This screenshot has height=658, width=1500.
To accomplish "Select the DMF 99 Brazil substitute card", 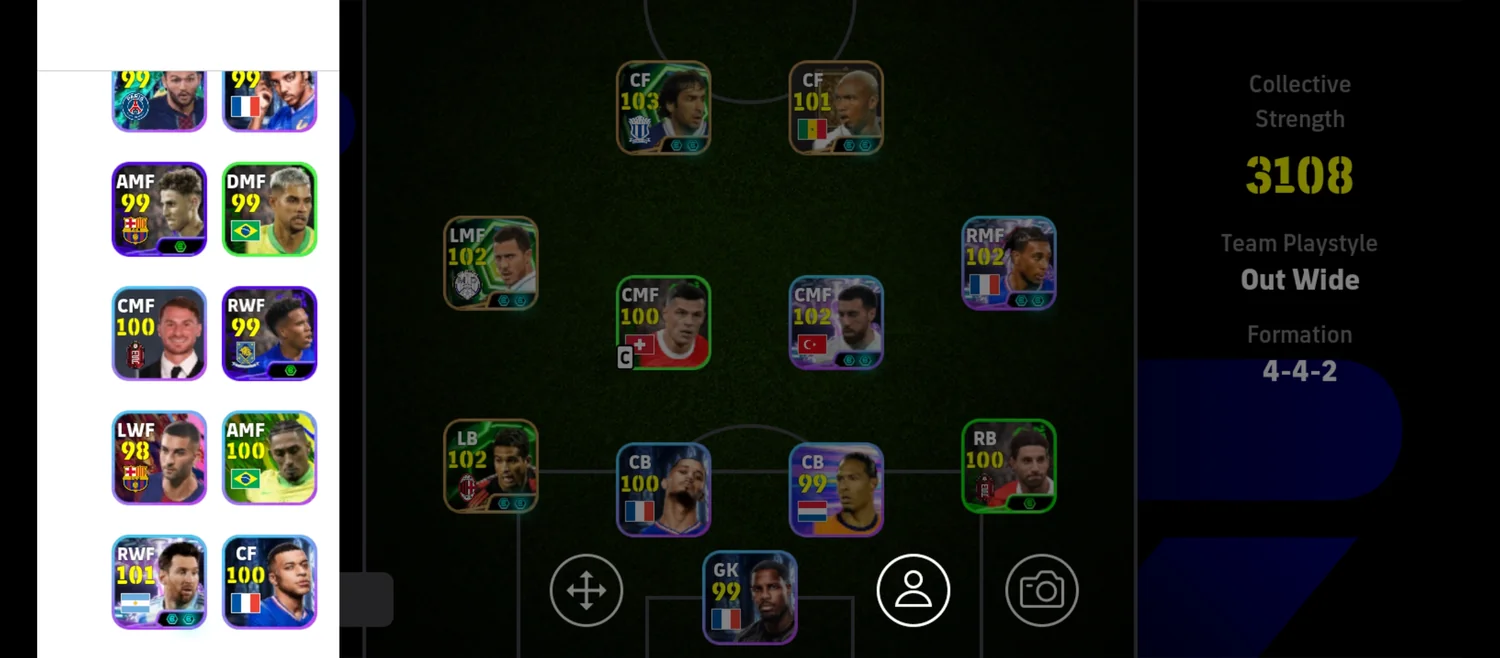I will (x=269, y=209).
